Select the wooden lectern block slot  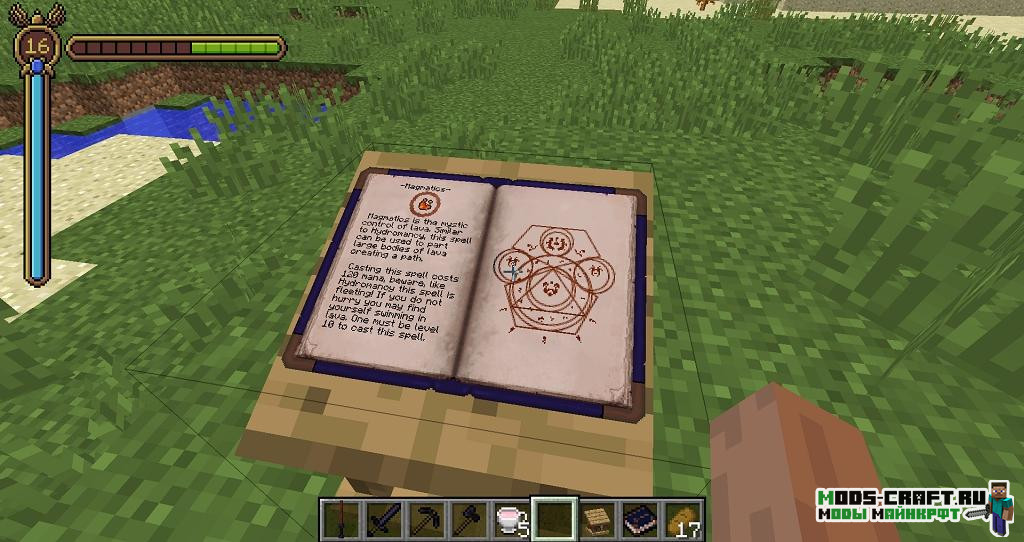click(x=596, y=519)
